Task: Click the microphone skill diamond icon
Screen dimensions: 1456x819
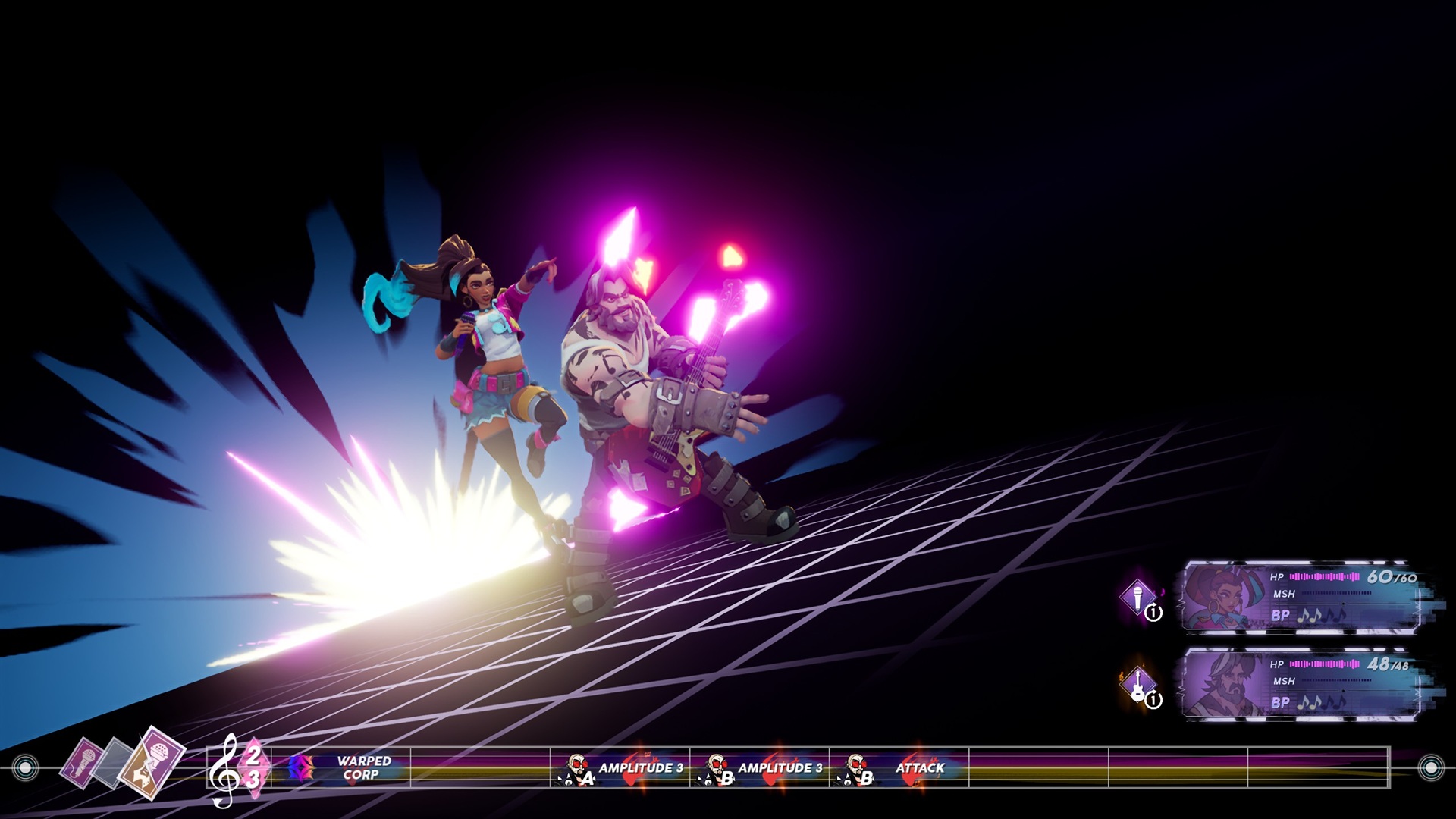Action: tap(1137, 597)
